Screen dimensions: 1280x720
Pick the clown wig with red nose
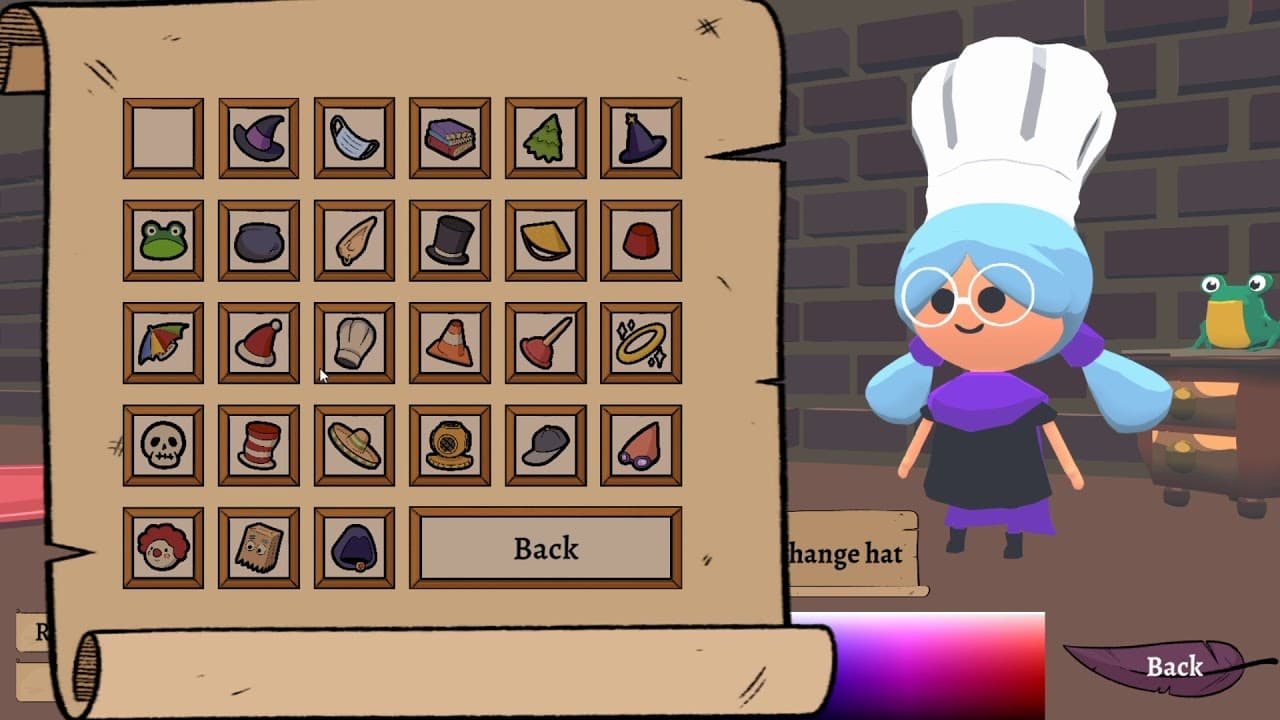pyautogui.click(x=162, y=548)
